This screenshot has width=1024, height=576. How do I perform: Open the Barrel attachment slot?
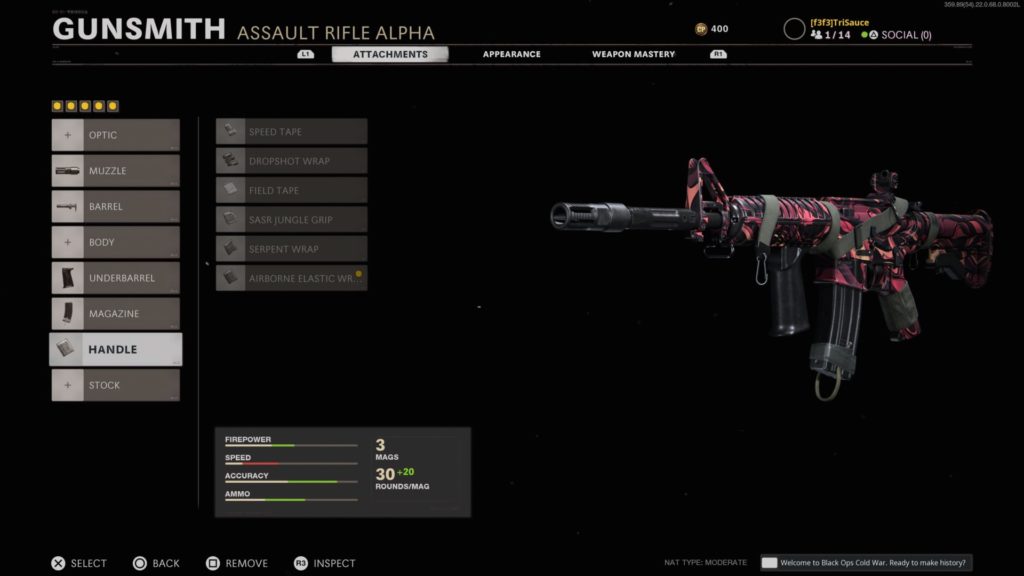[116, 207]
